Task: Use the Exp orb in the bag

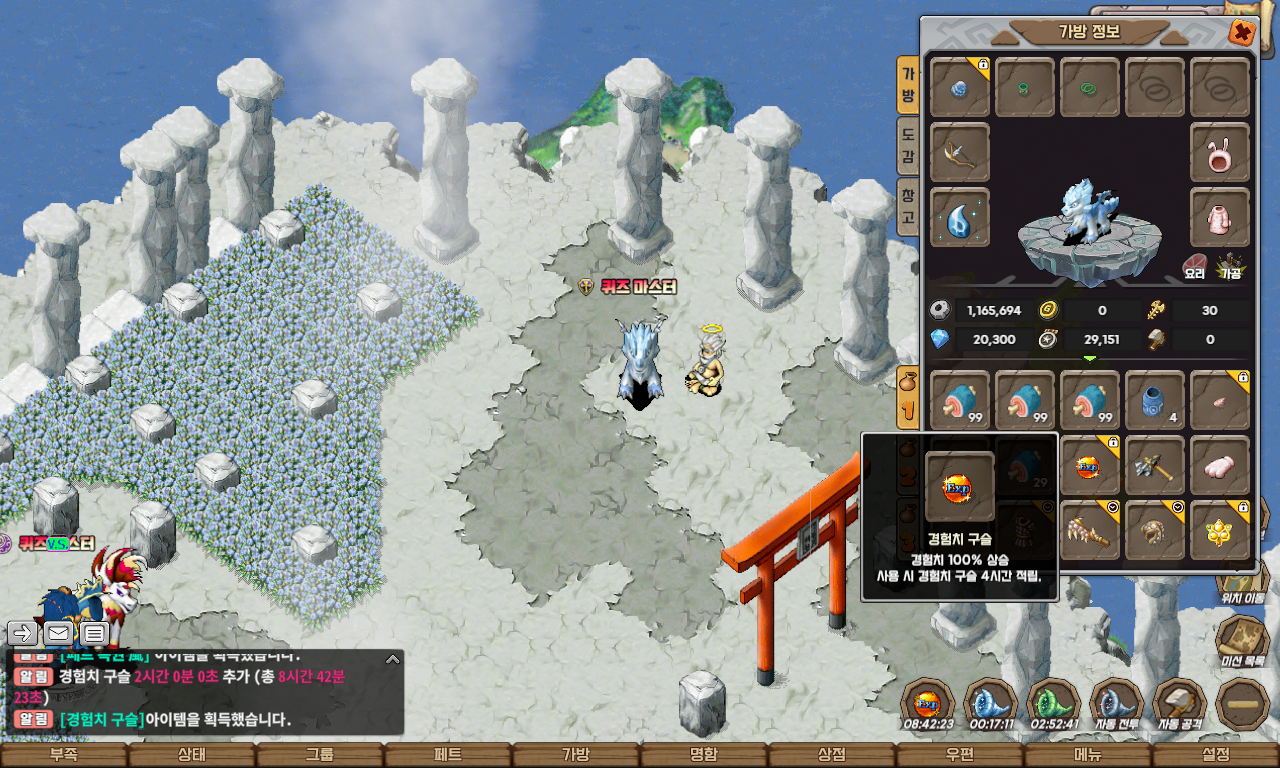Action: (1090, 466)
